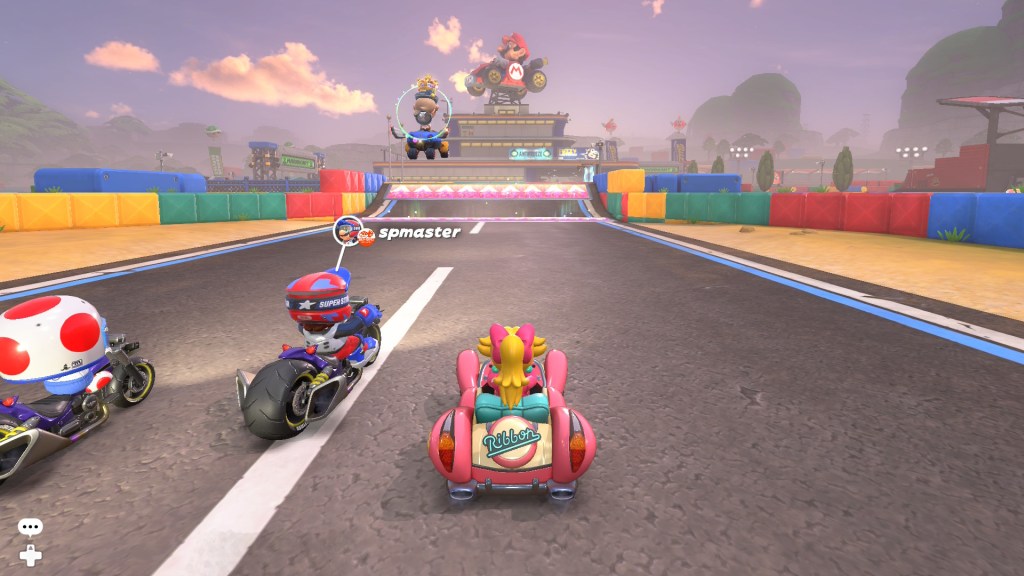Select the spmaster player name tag
This screenshot has height=576, width=1024.
(419, 232)
